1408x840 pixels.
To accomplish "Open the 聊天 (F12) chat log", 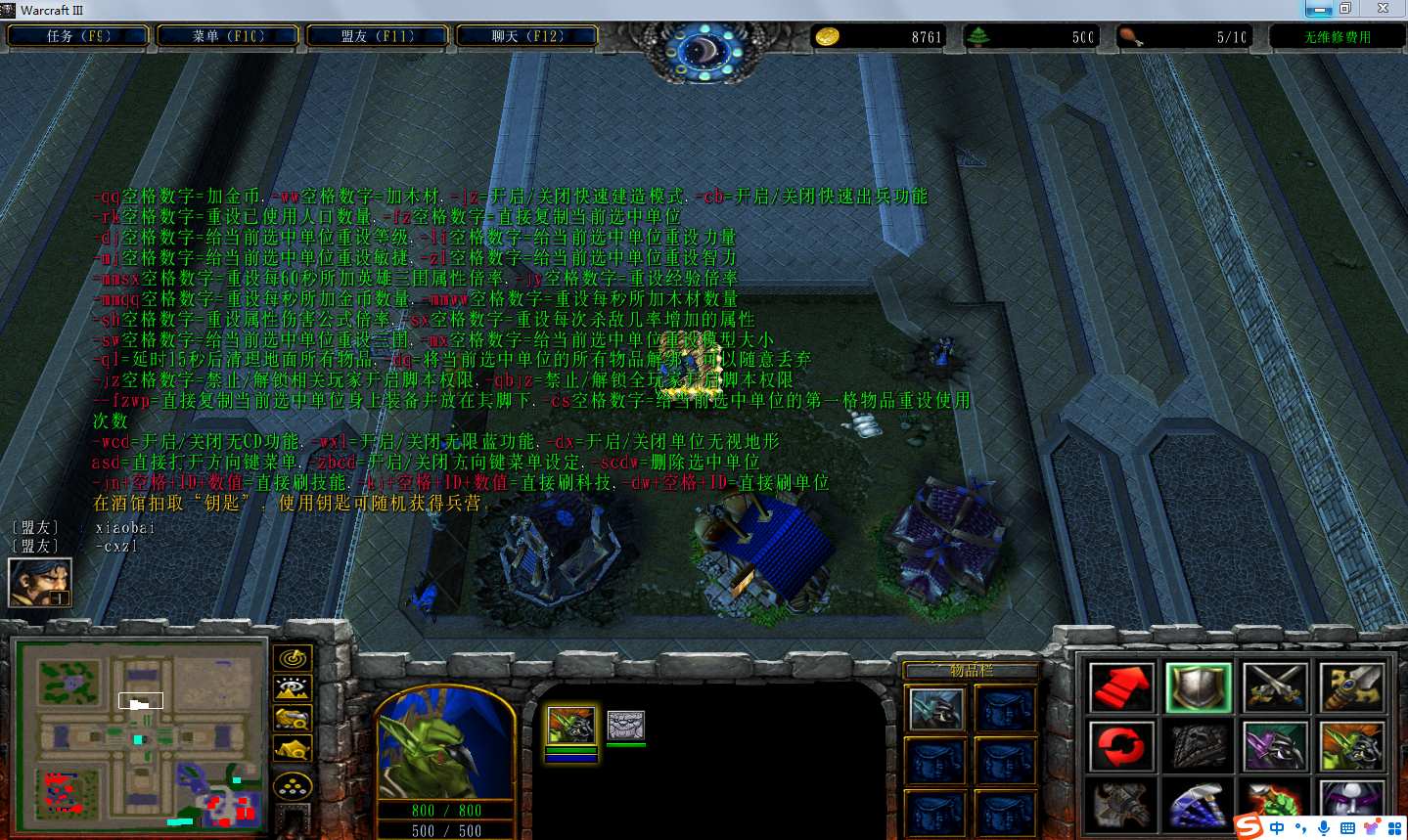I will (527, 36).
